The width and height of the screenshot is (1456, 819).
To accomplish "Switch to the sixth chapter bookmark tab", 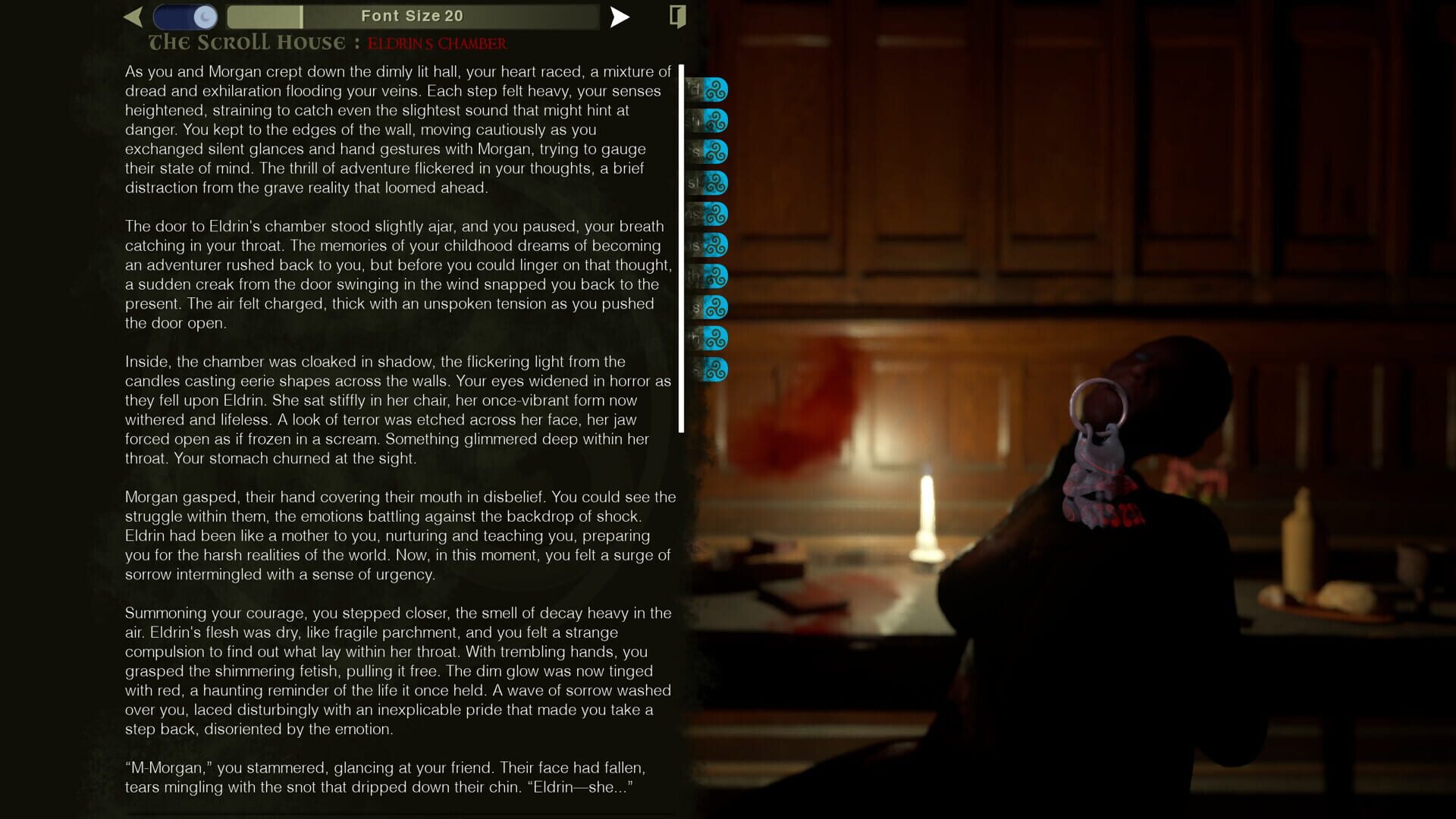I will [x=716, y=244].
